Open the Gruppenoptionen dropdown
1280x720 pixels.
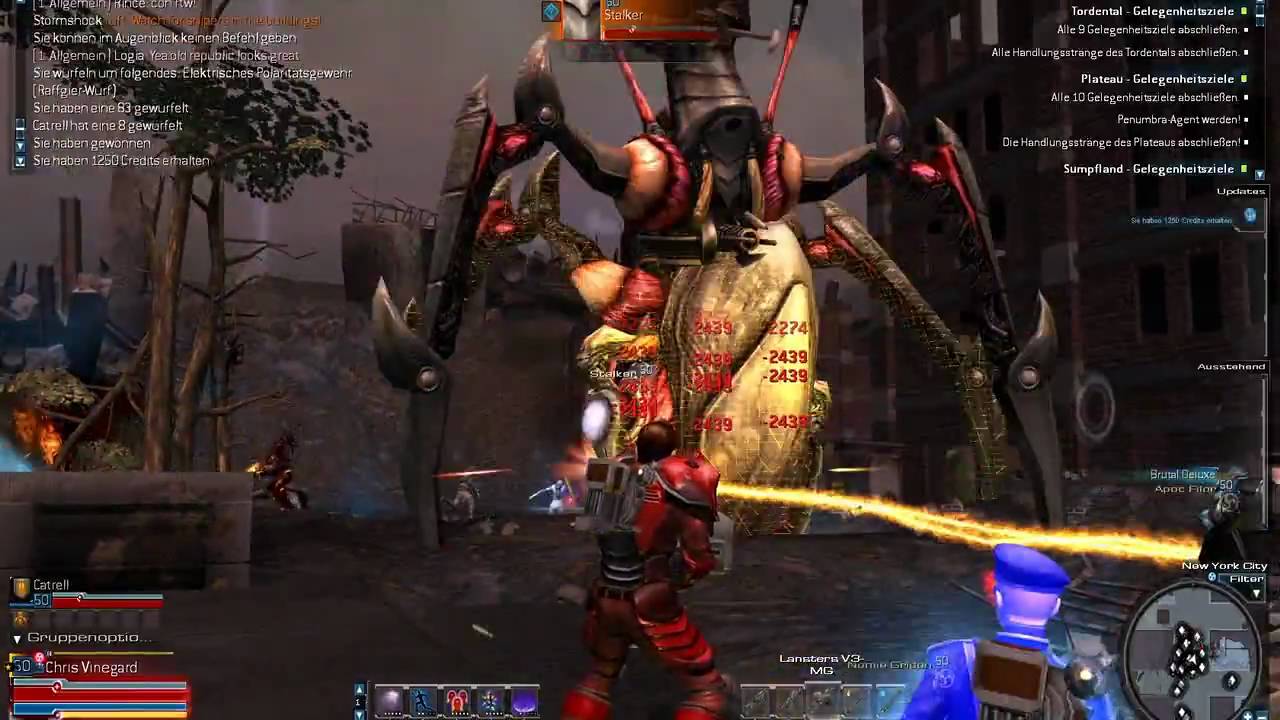click(17, 638)
